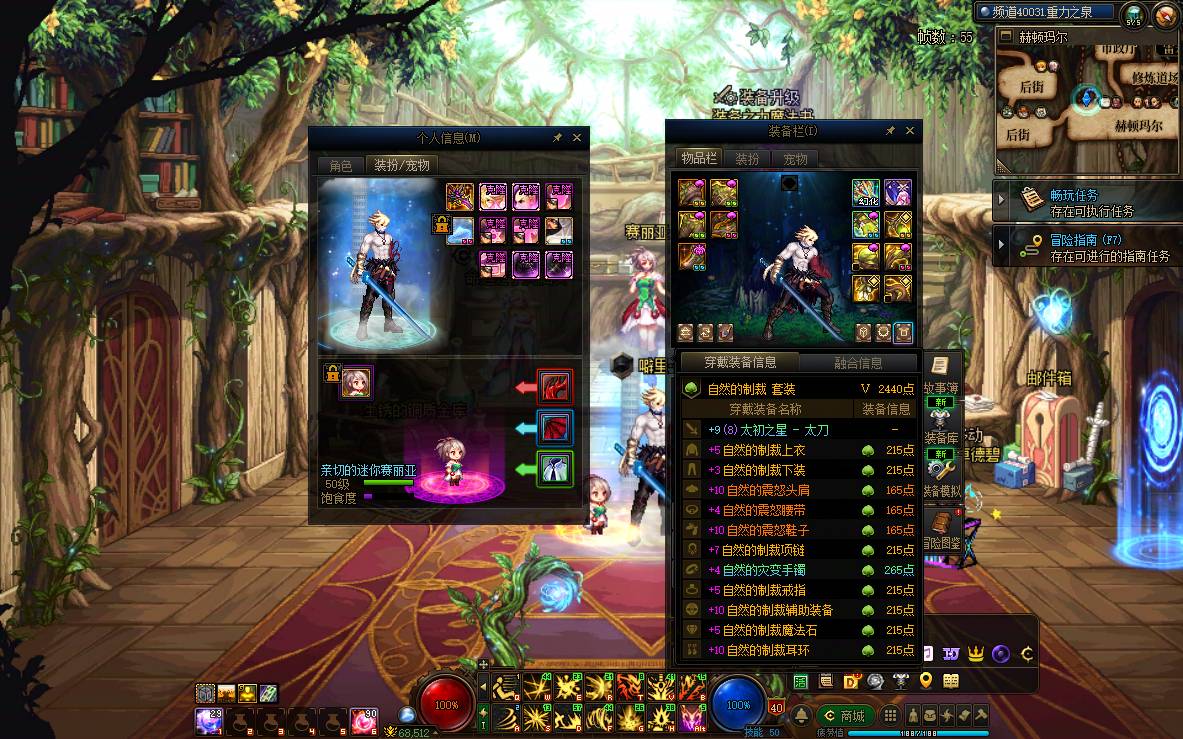
Task: Click the Hendon Myre minimap
Action: (x=1087, y=100)
